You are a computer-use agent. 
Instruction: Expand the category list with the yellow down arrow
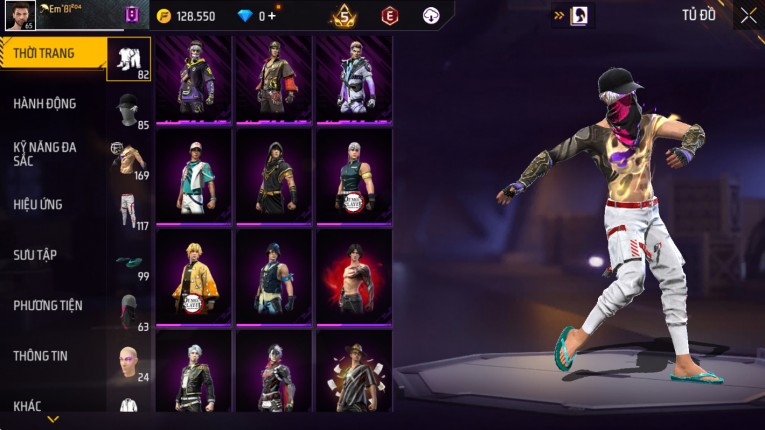point(52,419)
